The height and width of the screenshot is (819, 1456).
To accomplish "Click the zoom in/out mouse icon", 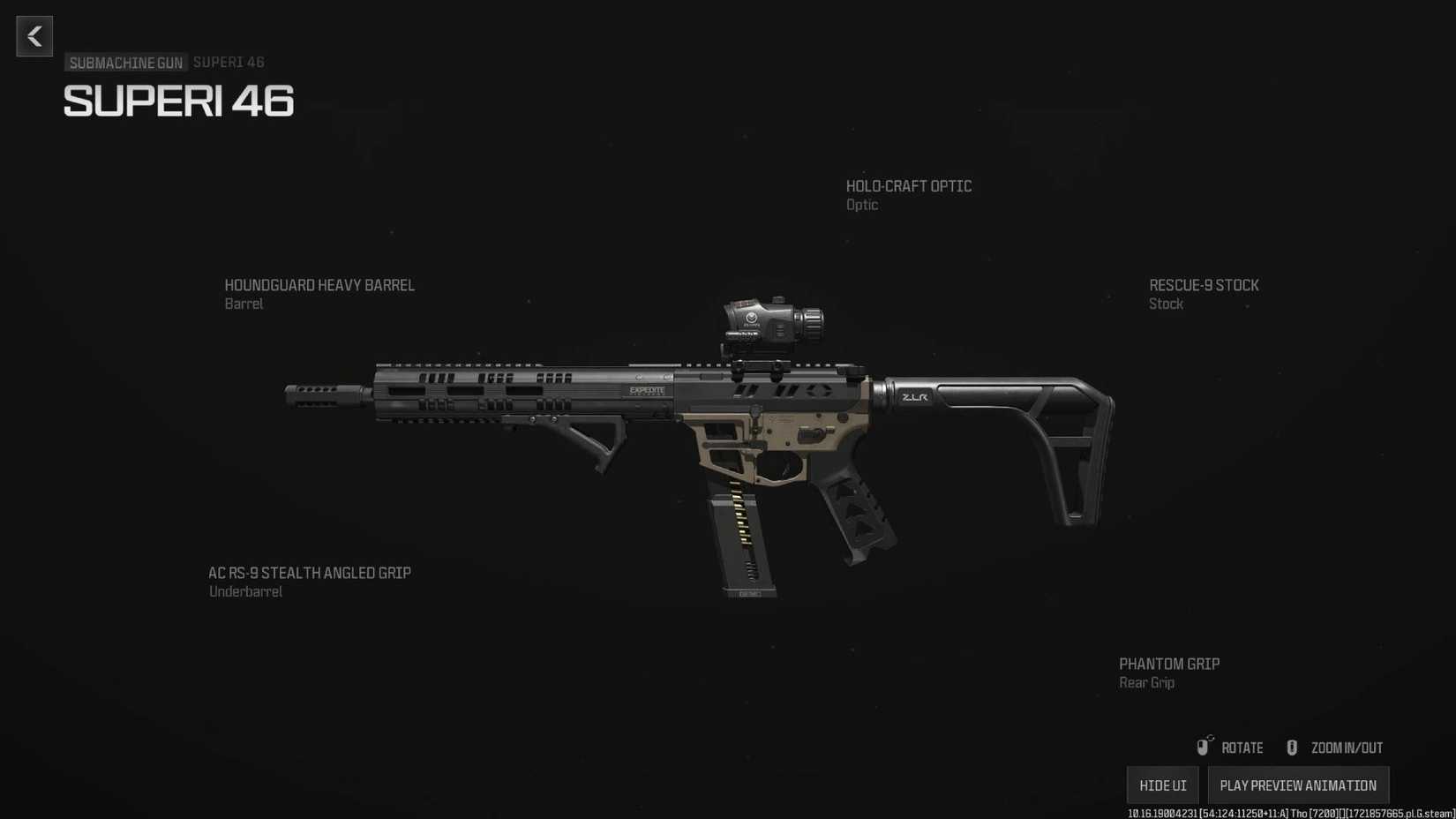I will point(1292,748).
